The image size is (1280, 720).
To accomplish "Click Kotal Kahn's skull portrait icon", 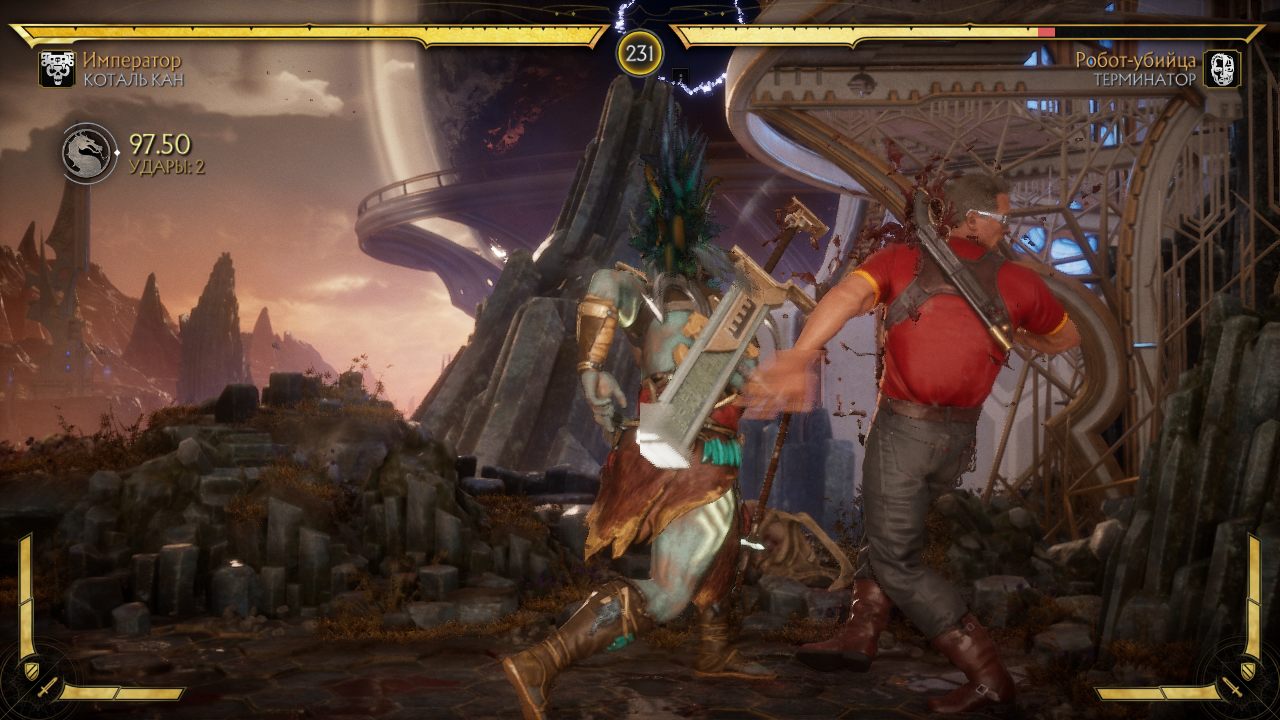I will click(57, 69).
